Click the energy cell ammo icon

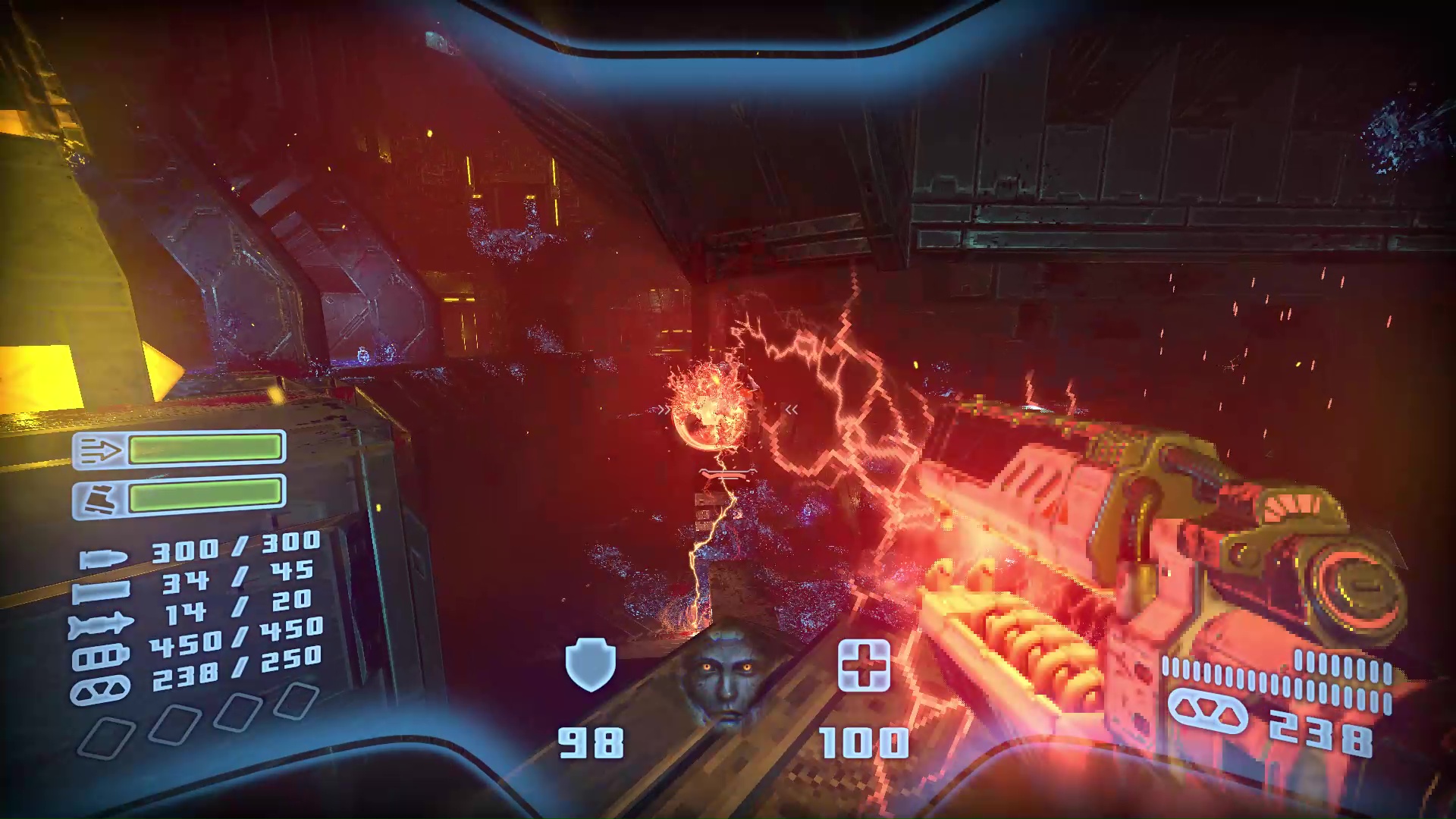(x=102, y=654)
